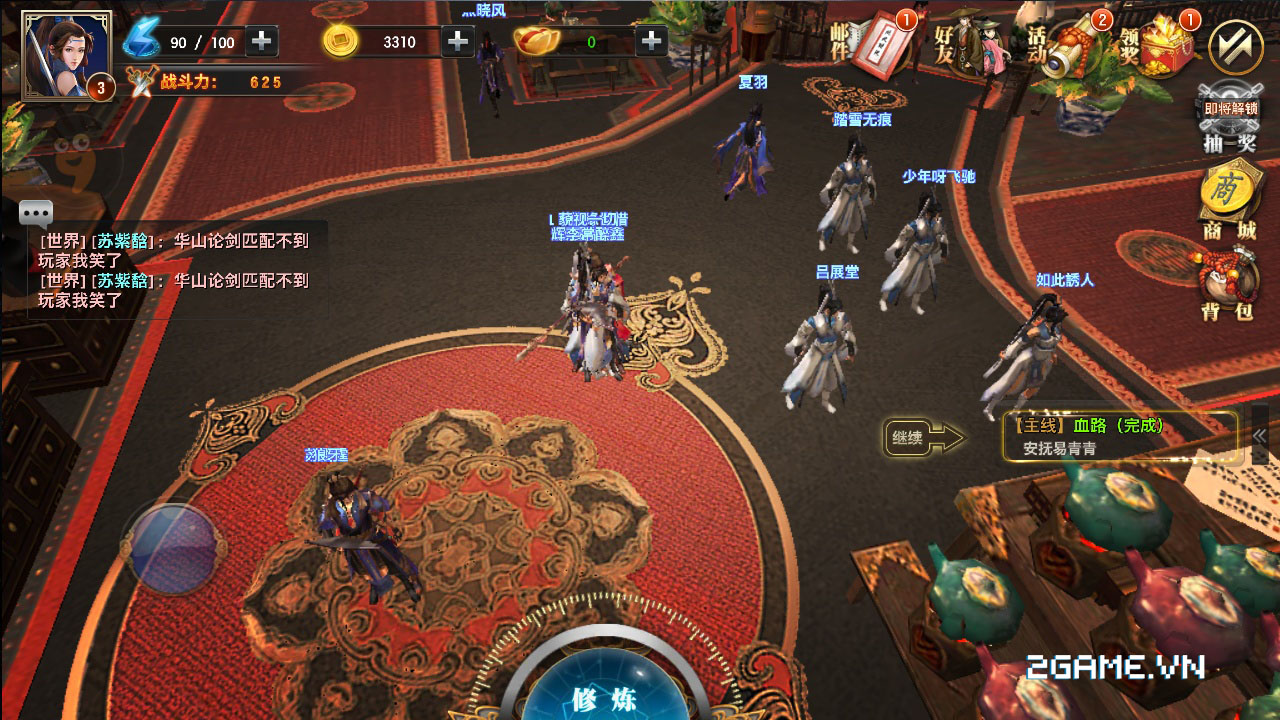
Task: Tap 继续 to continue the quest
Action: click(906, 438)
